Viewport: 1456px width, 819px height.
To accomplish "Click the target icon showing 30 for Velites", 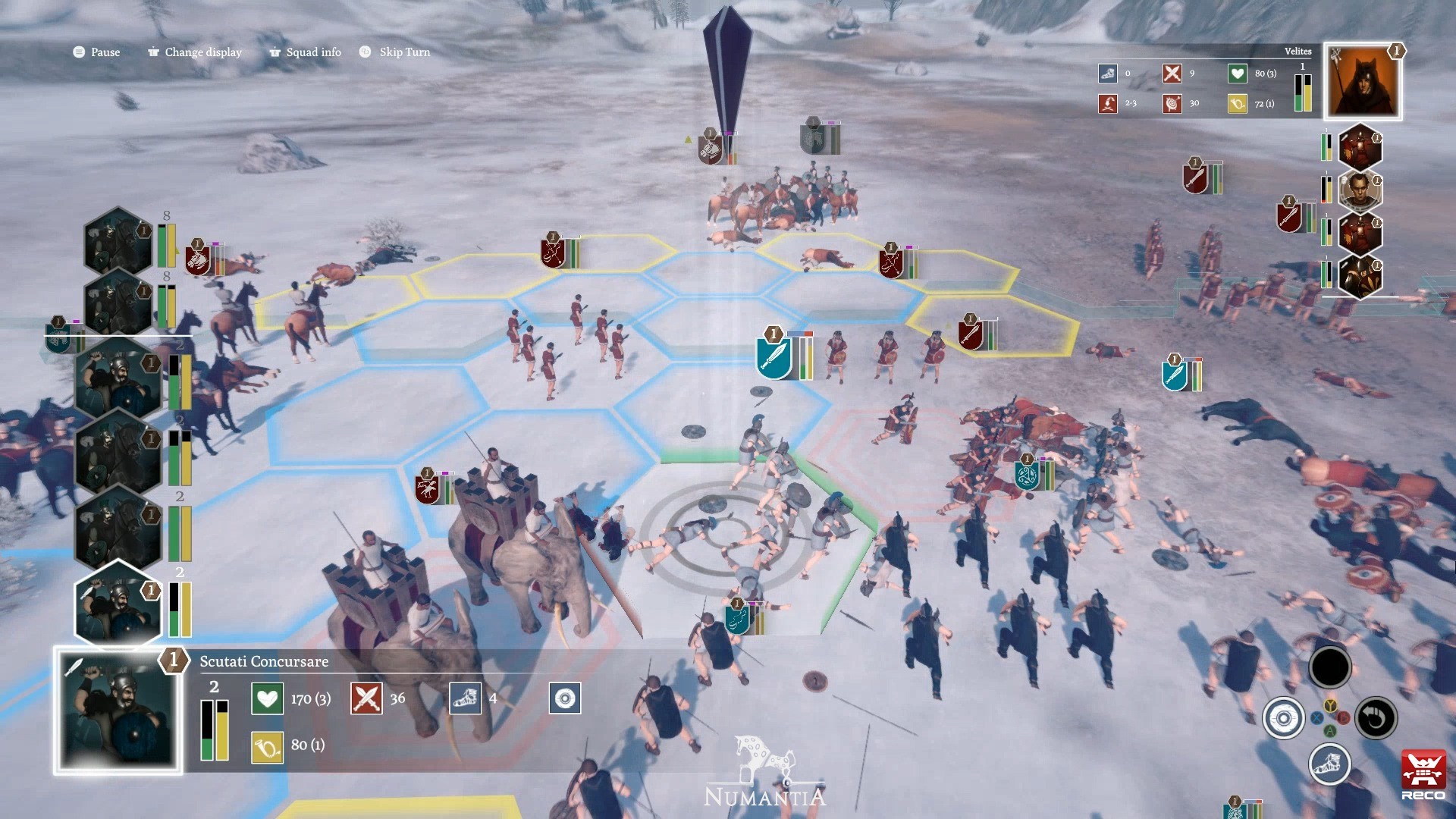I will click(x=1172, y=104).
